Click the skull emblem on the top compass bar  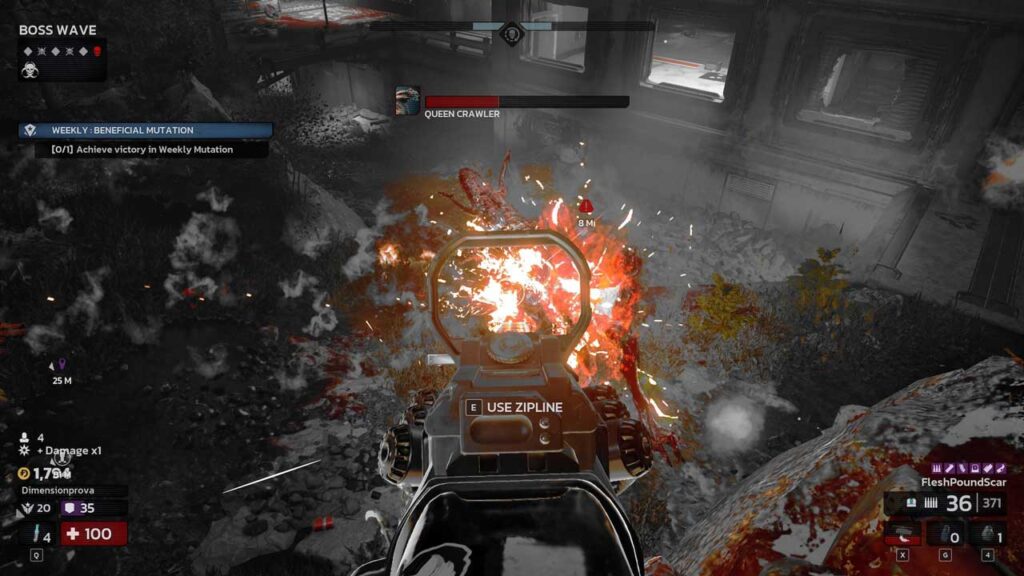pyautogui.click(x=511, y=34)
